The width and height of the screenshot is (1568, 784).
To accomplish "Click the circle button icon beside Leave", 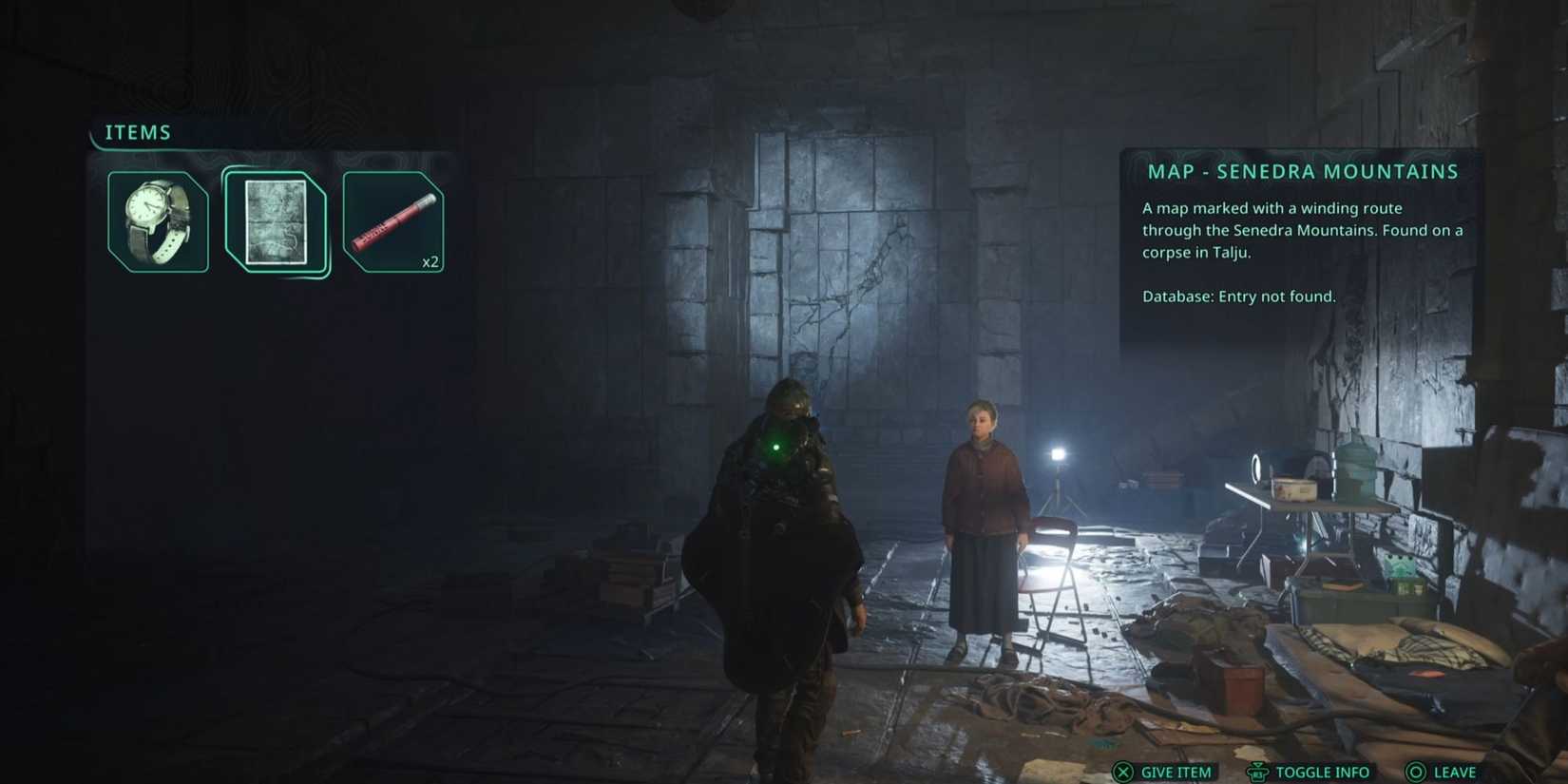I will click(x=1418, y=773).
